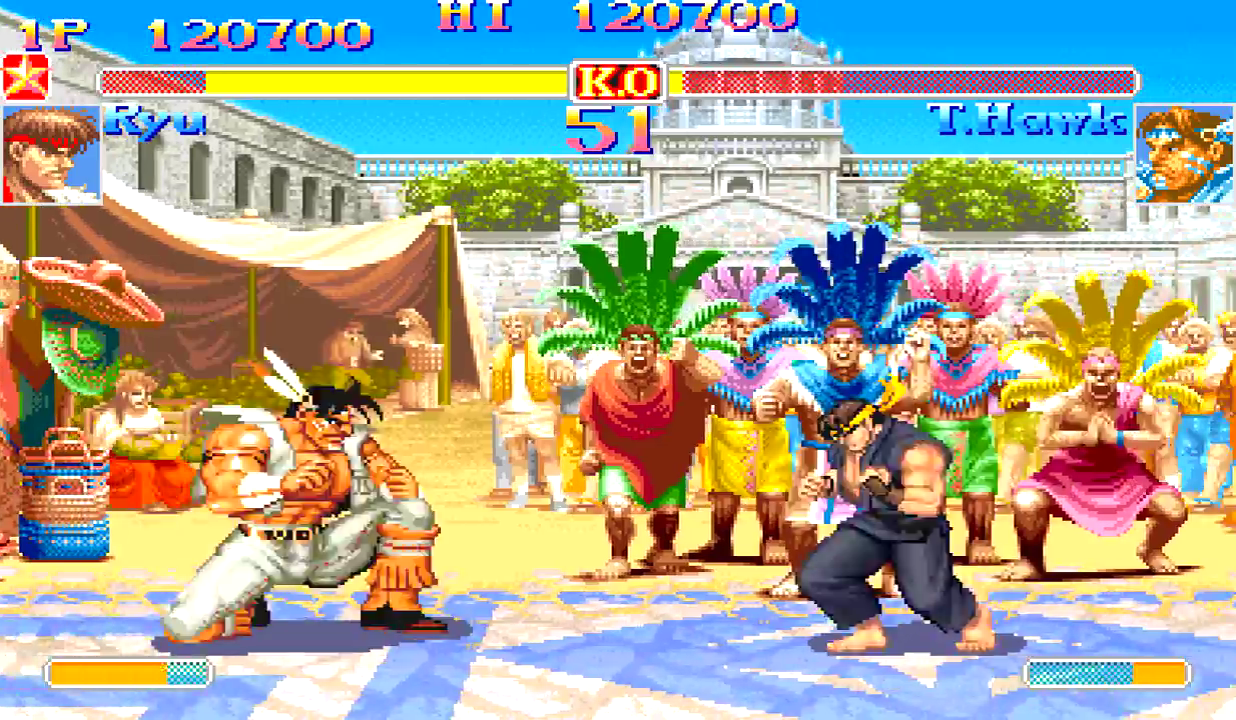Image resolution: width=1236 pixels, height=720 pixels.
Task: Click Ryu's character portrait
Action: [x=51, y=154]
